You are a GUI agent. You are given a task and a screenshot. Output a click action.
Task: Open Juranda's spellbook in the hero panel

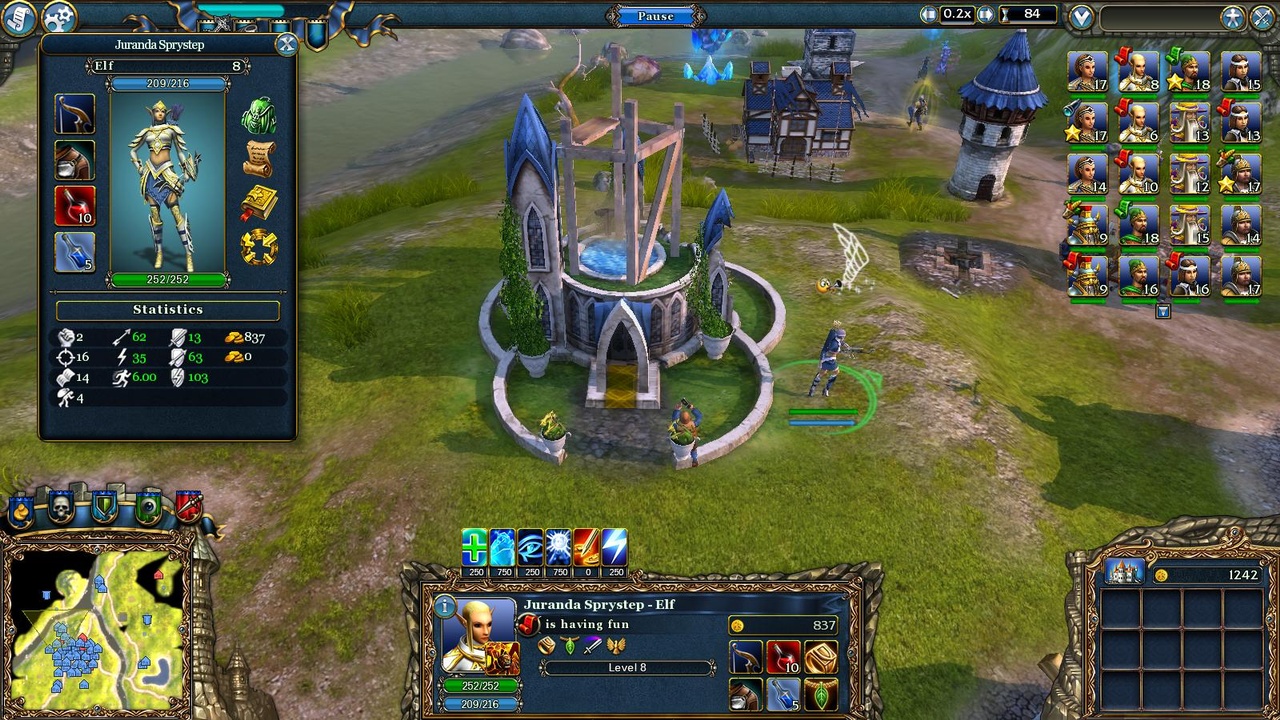click(x=258, y=201)
